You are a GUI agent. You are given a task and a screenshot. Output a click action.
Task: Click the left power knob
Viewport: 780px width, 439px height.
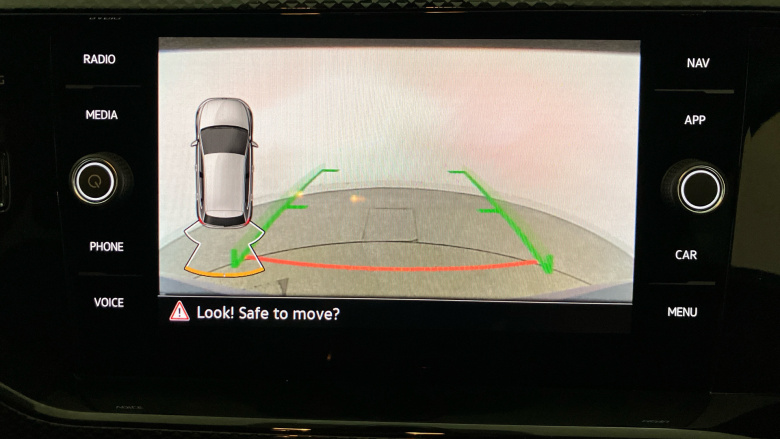click(x=95, y=181)
